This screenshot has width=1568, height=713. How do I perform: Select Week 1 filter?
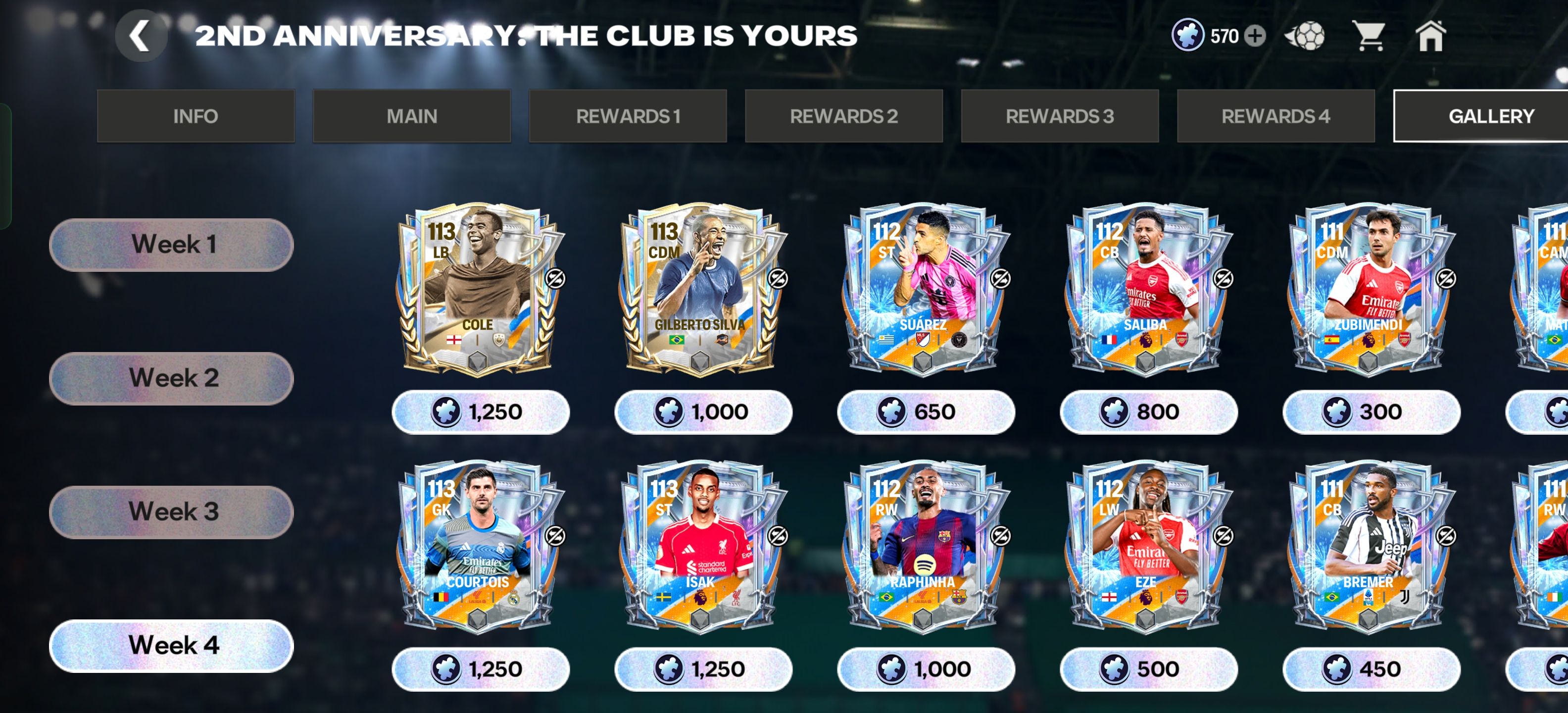pos(172,245)
